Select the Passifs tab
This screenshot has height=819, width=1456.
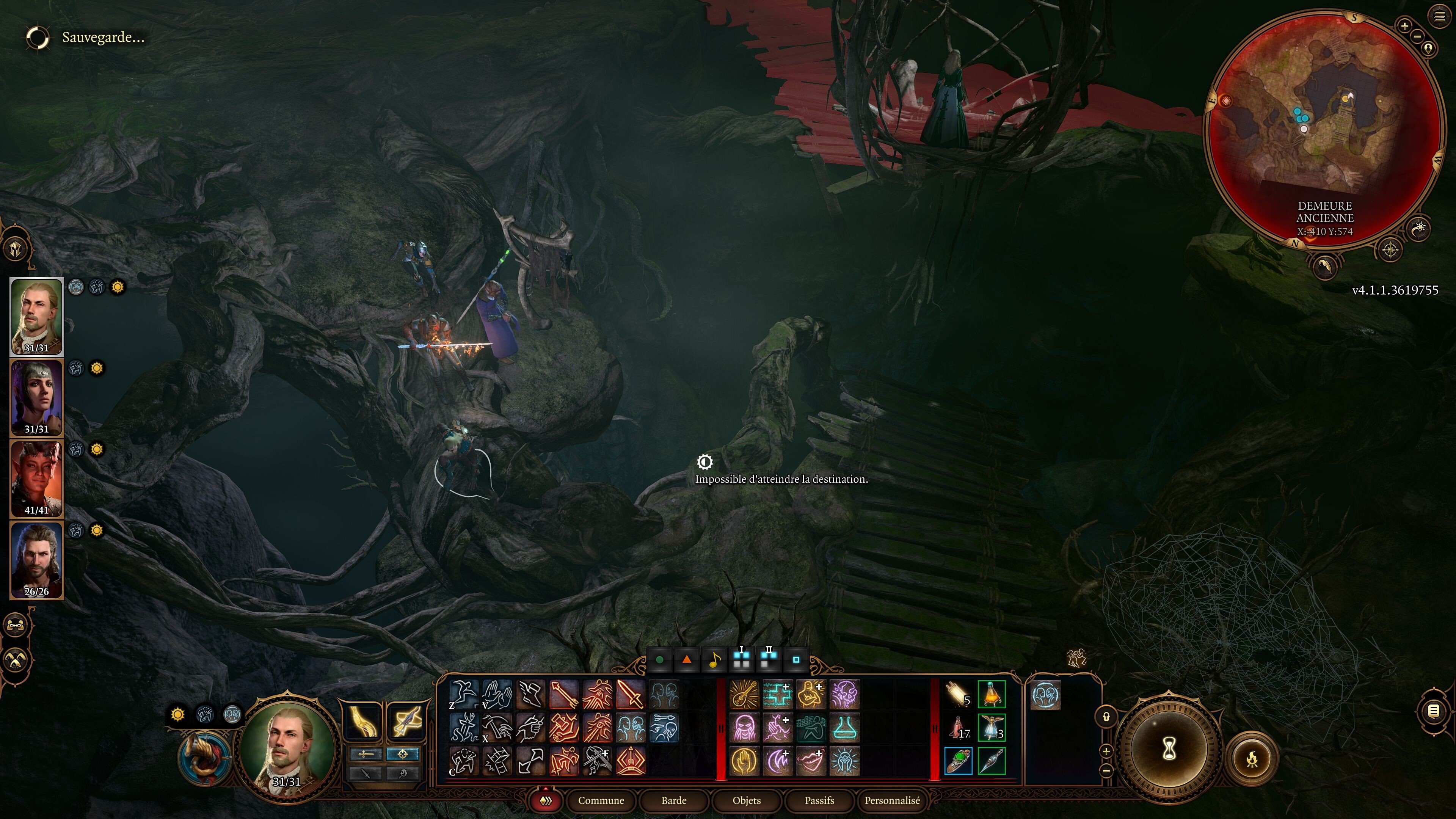[819, 800]
